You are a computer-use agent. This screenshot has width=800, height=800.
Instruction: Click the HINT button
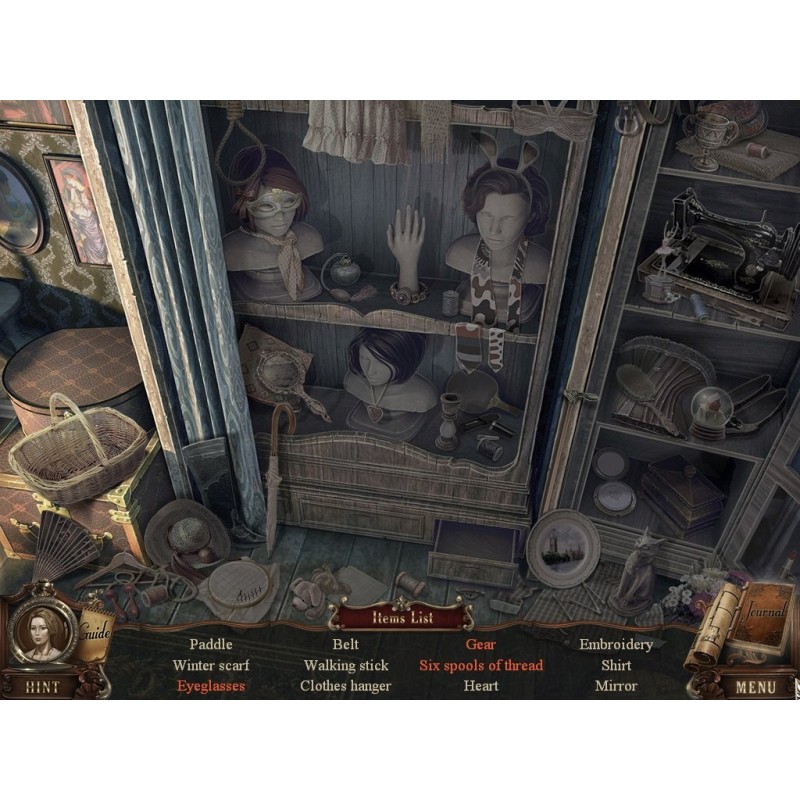(42, 687)
